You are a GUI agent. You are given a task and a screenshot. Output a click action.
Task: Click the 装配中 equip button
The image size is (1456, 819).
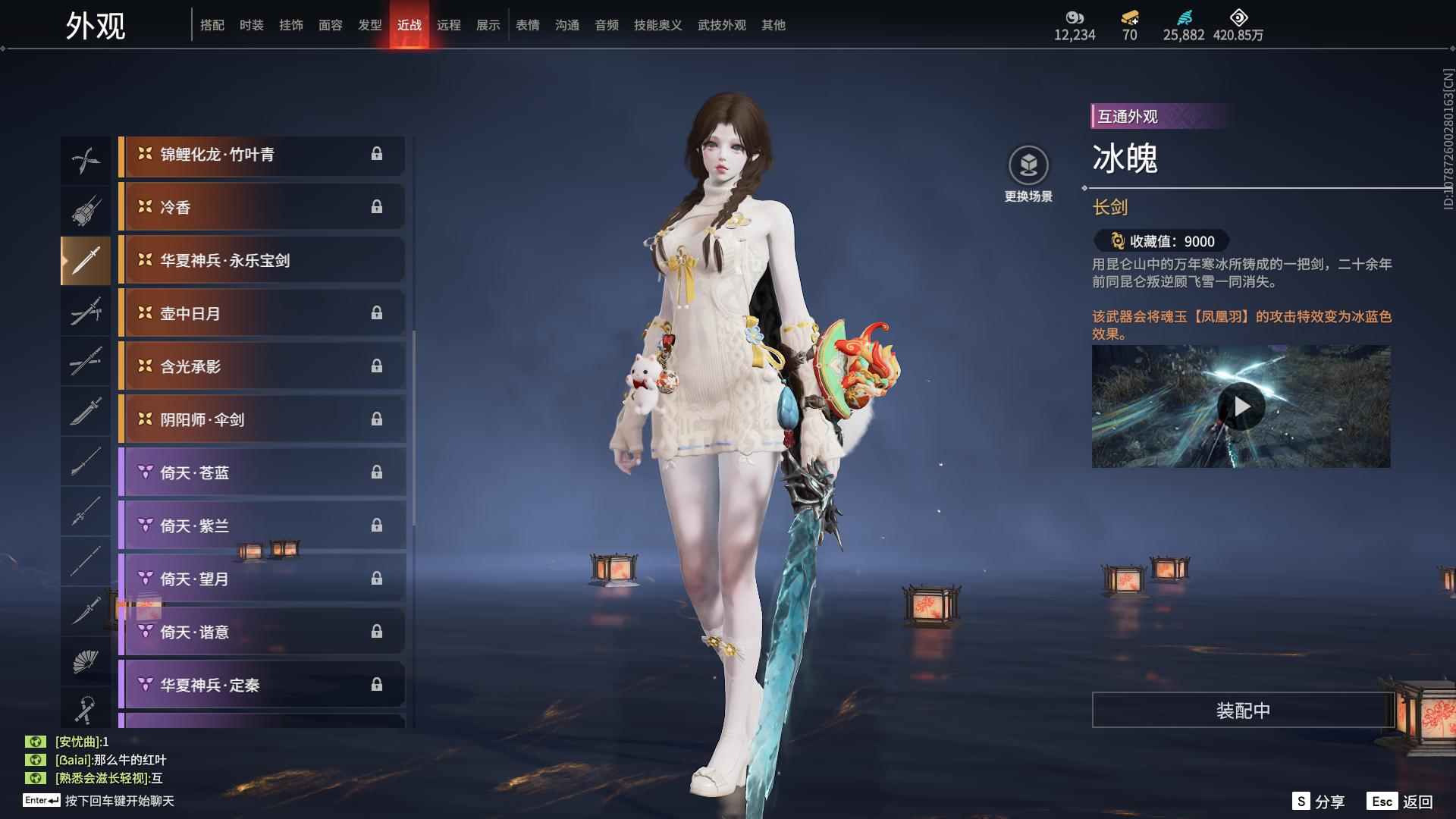[x=1242, y=711]
